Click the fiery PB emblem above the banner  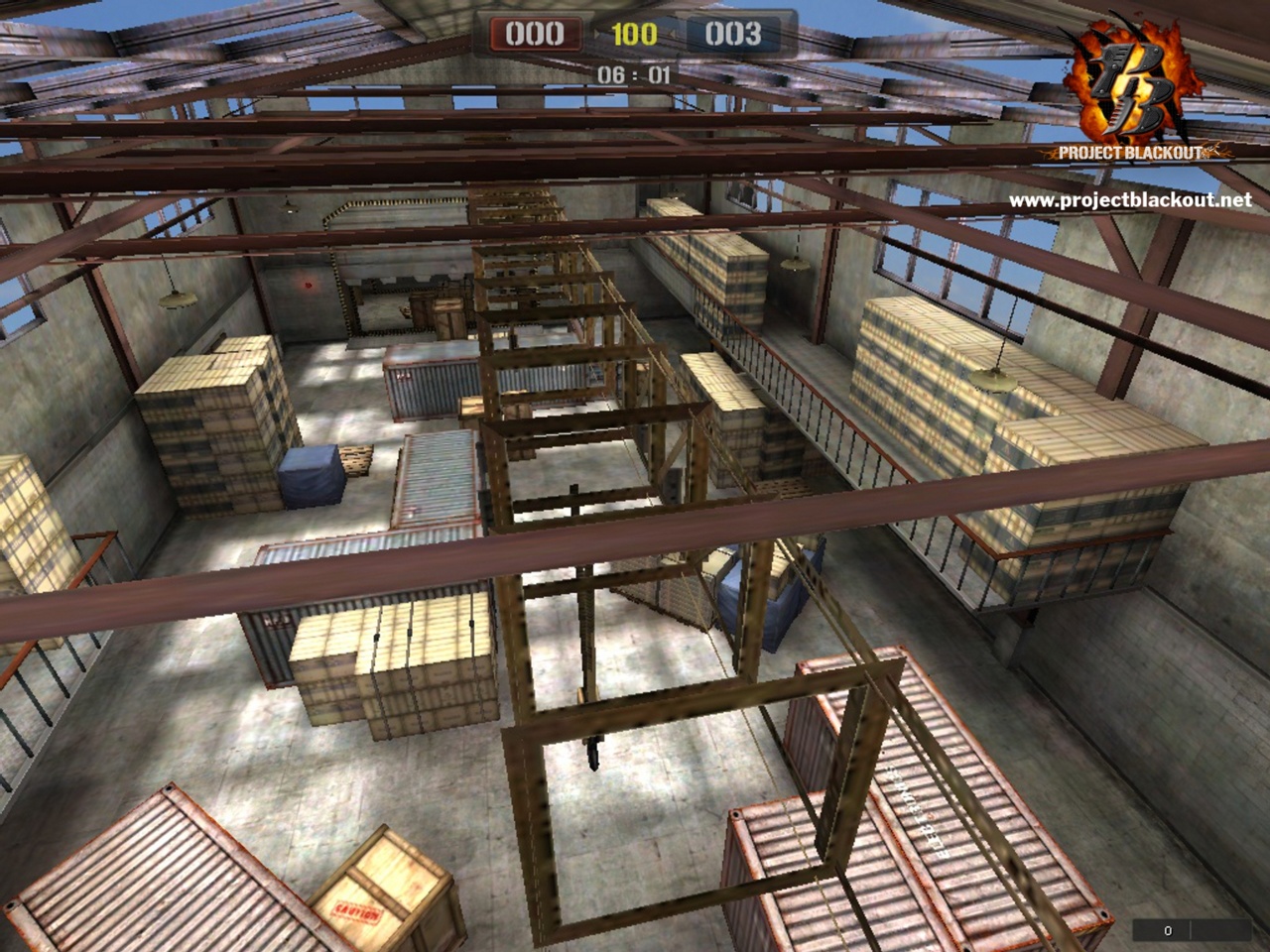pos(1131,79)
